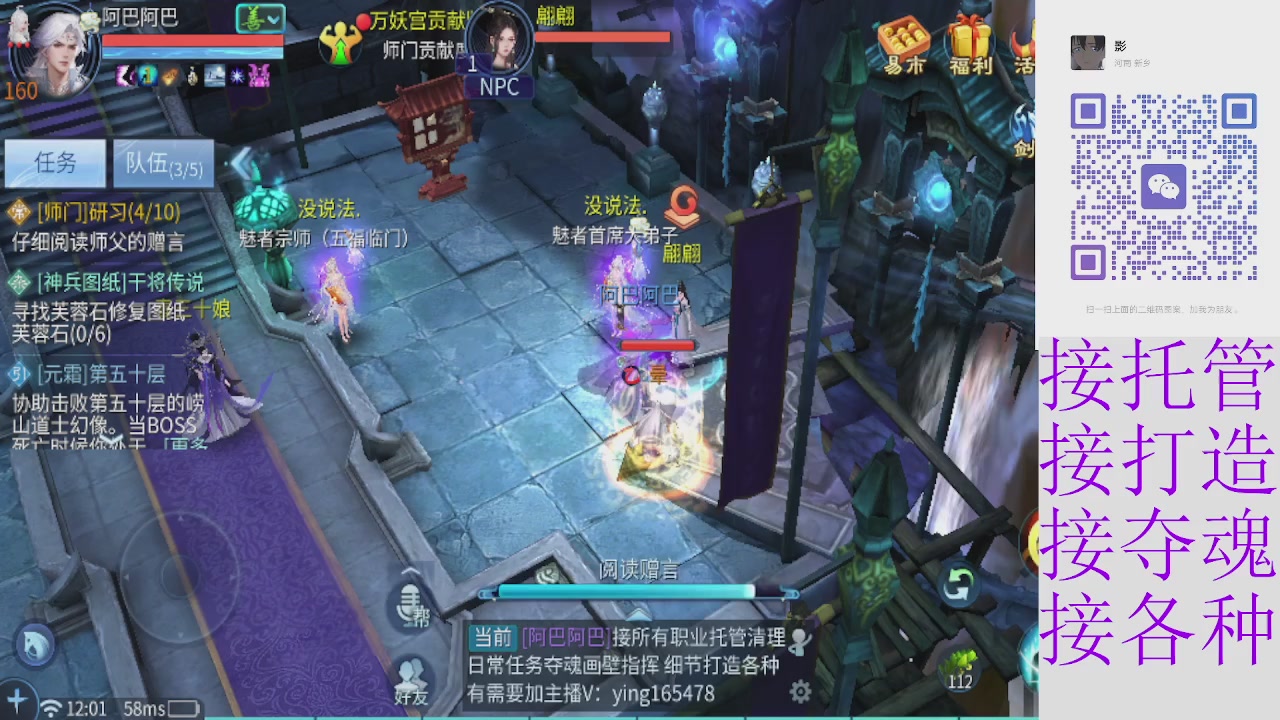
Task: Toggle the 善 alignment badge
Action: click(253, 17)
